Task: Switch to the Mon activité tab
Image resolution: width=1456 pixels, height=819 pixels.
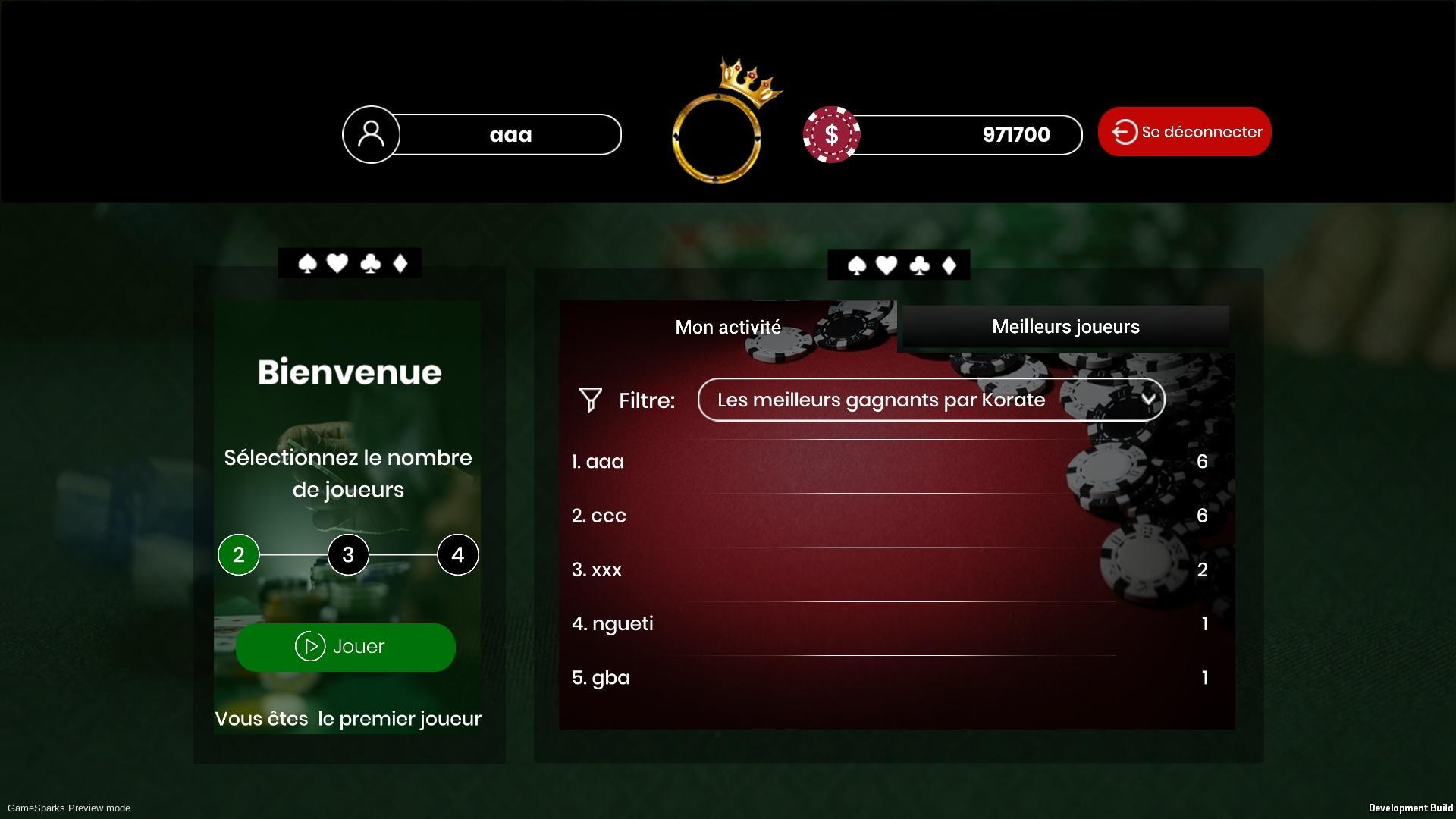Action: click(x=727, y=327)
